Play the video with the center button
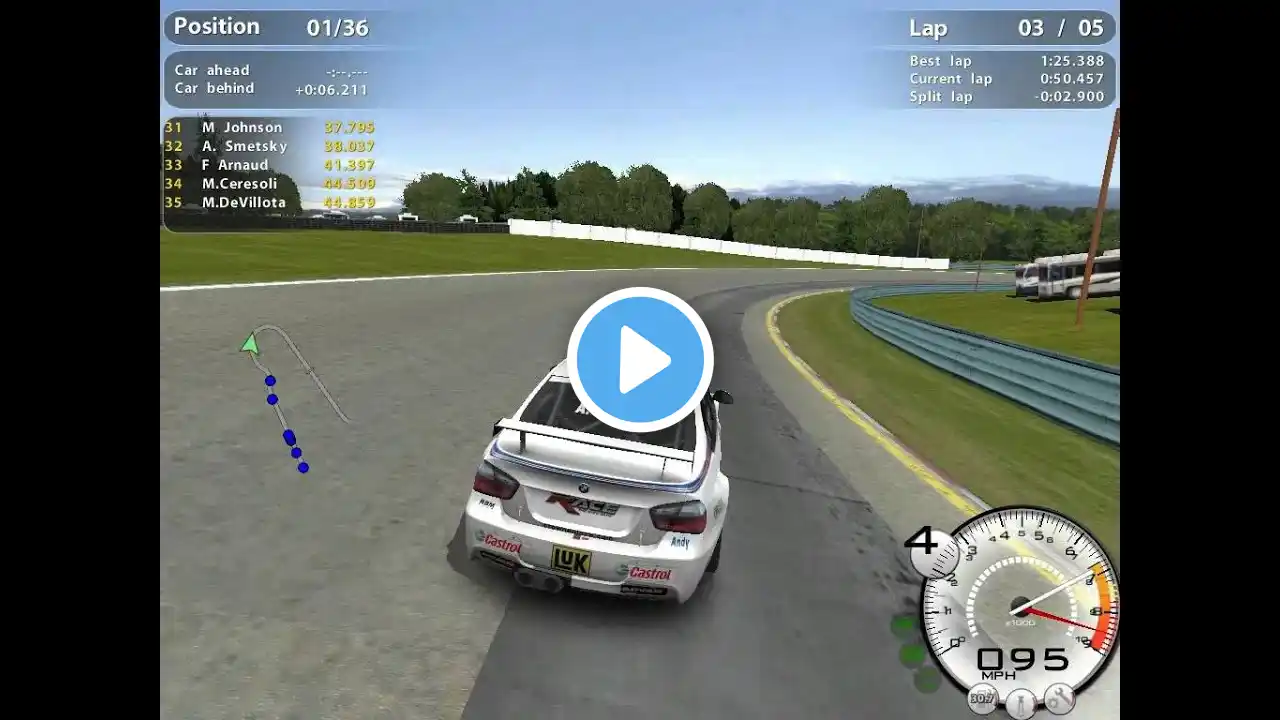The height and width of the screenshot is (720, 1280). point(640,360)
